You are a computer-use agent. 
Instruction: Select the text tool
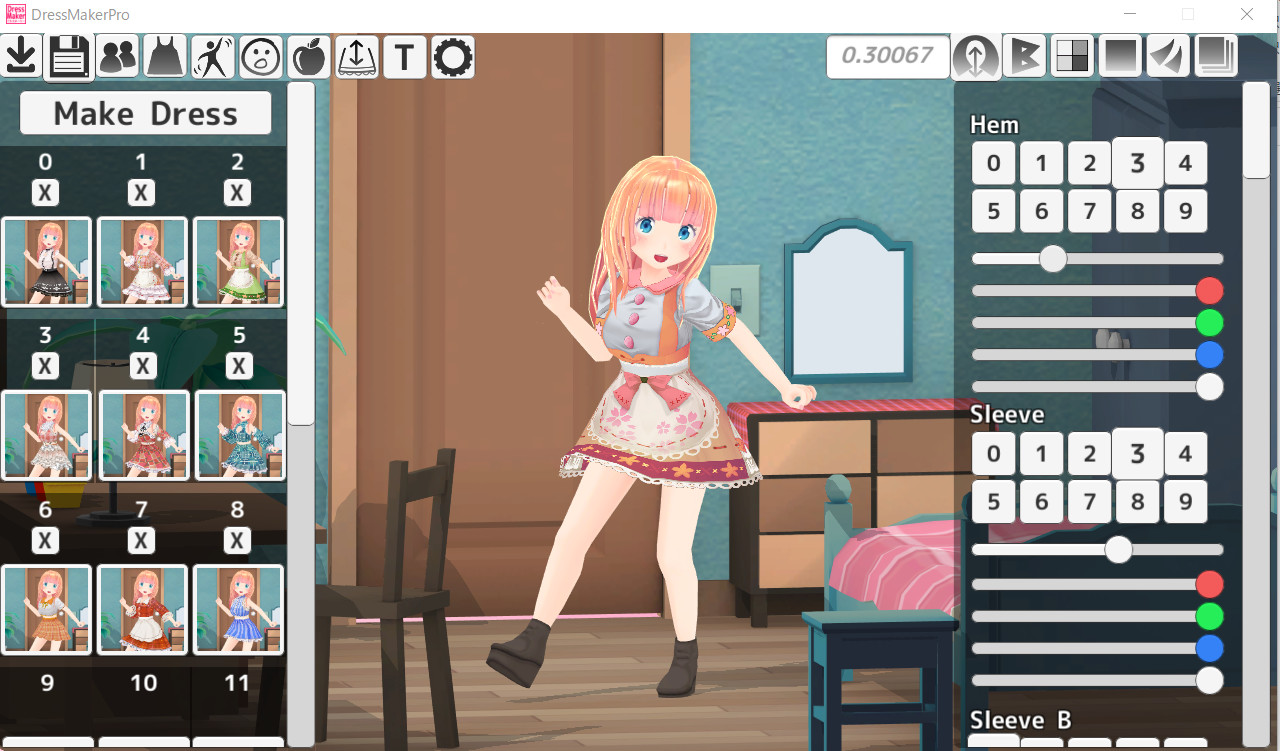(x=404, y=57)
